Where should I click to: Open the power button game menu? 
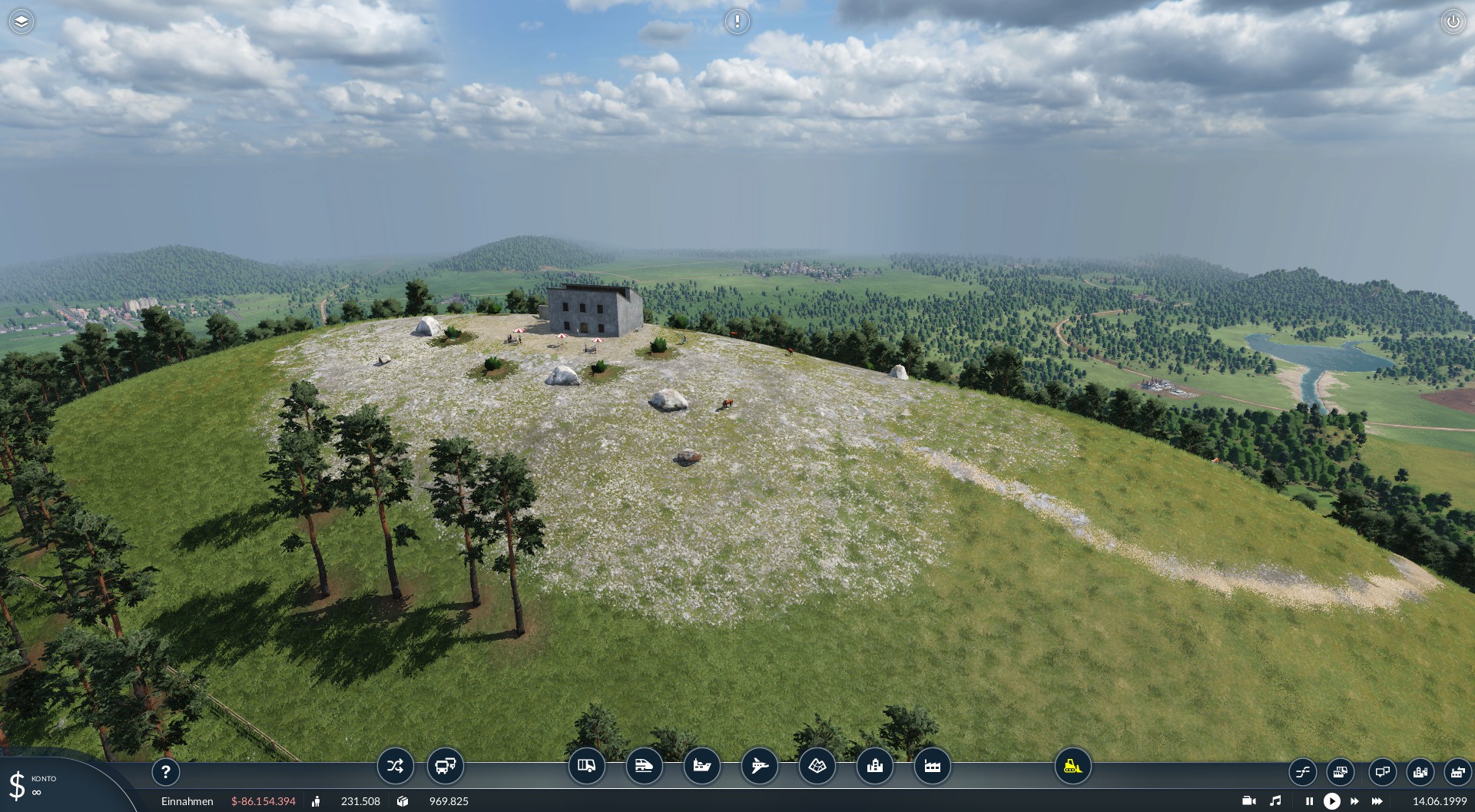(x=1453, y=22)
